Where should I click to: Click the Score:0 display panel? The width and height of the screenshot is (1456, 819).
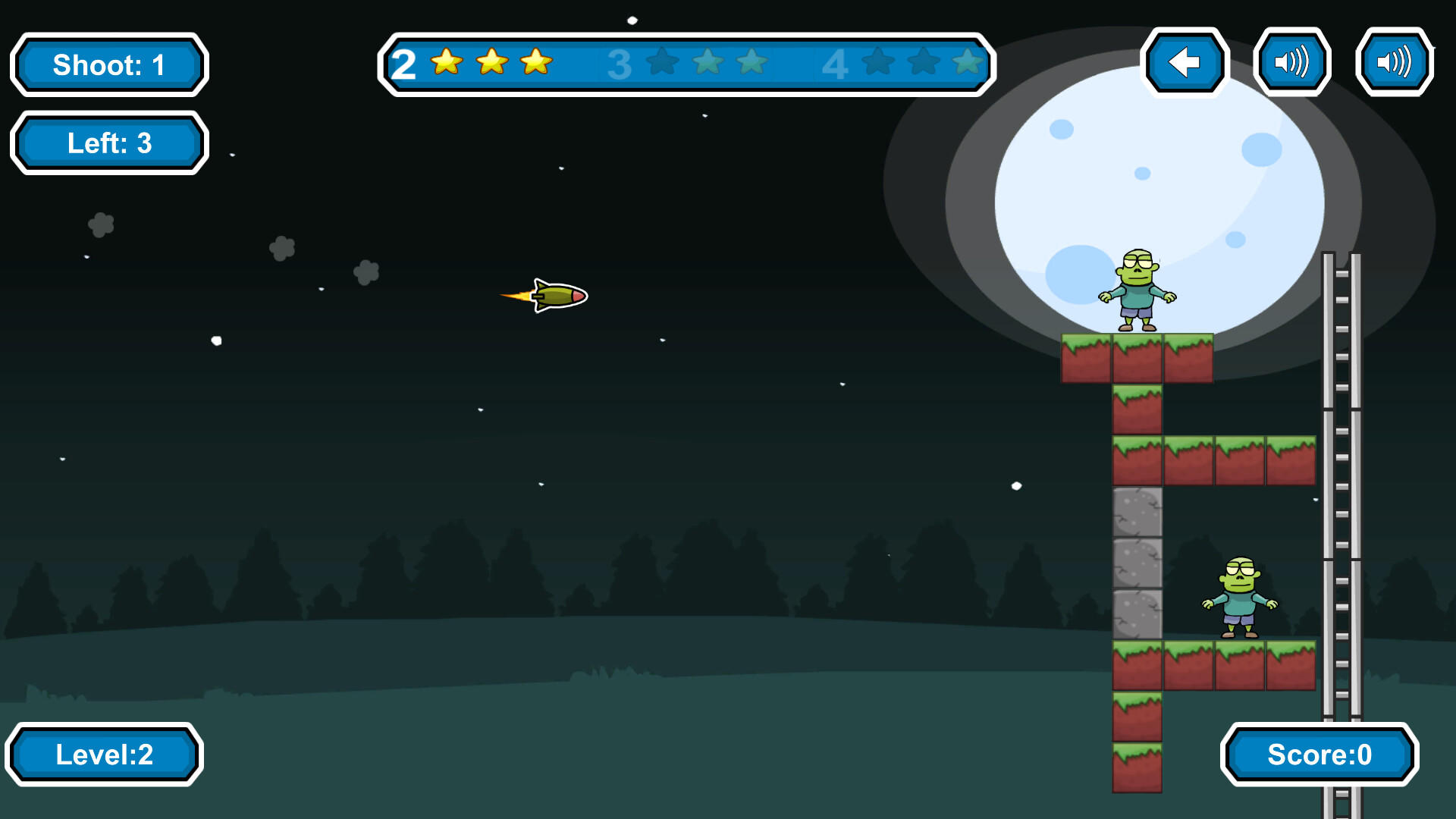click(1319, 755)
